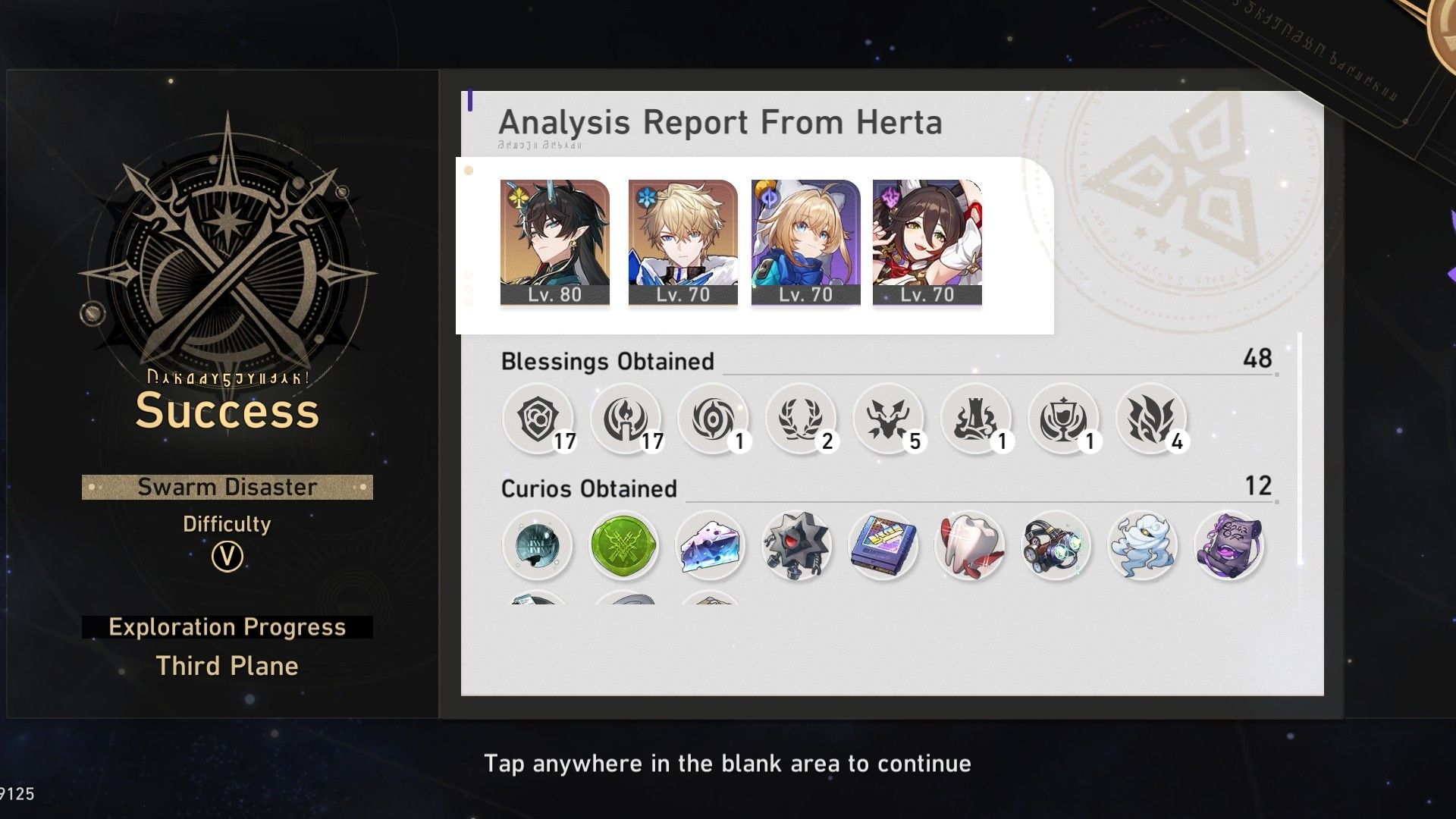Click the candle flame blessing icon with count 17
Screen dimensions: 1456x819
626,417
